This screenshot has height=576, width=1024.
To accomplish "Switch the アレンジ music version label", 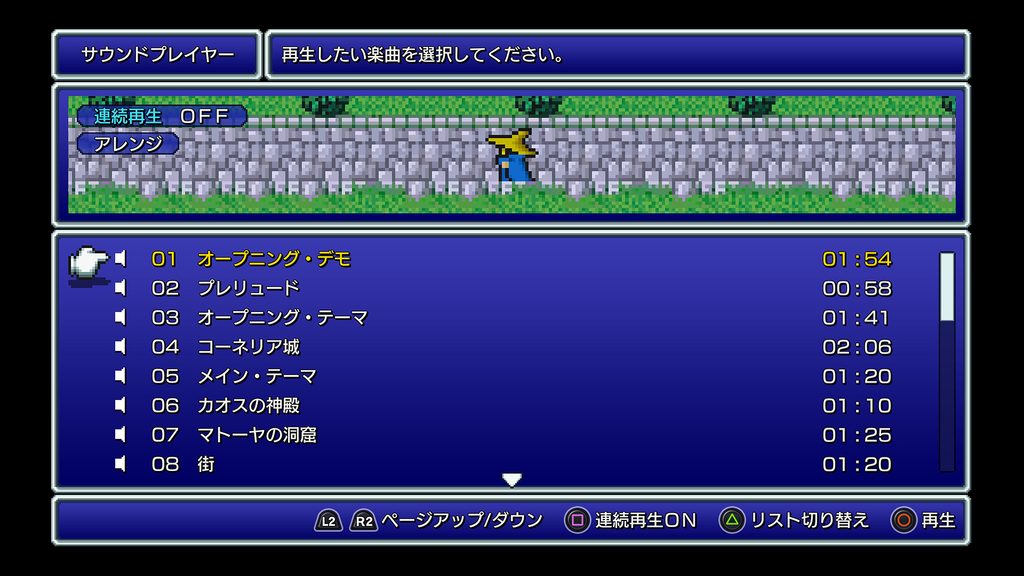I will click(128, 144).
